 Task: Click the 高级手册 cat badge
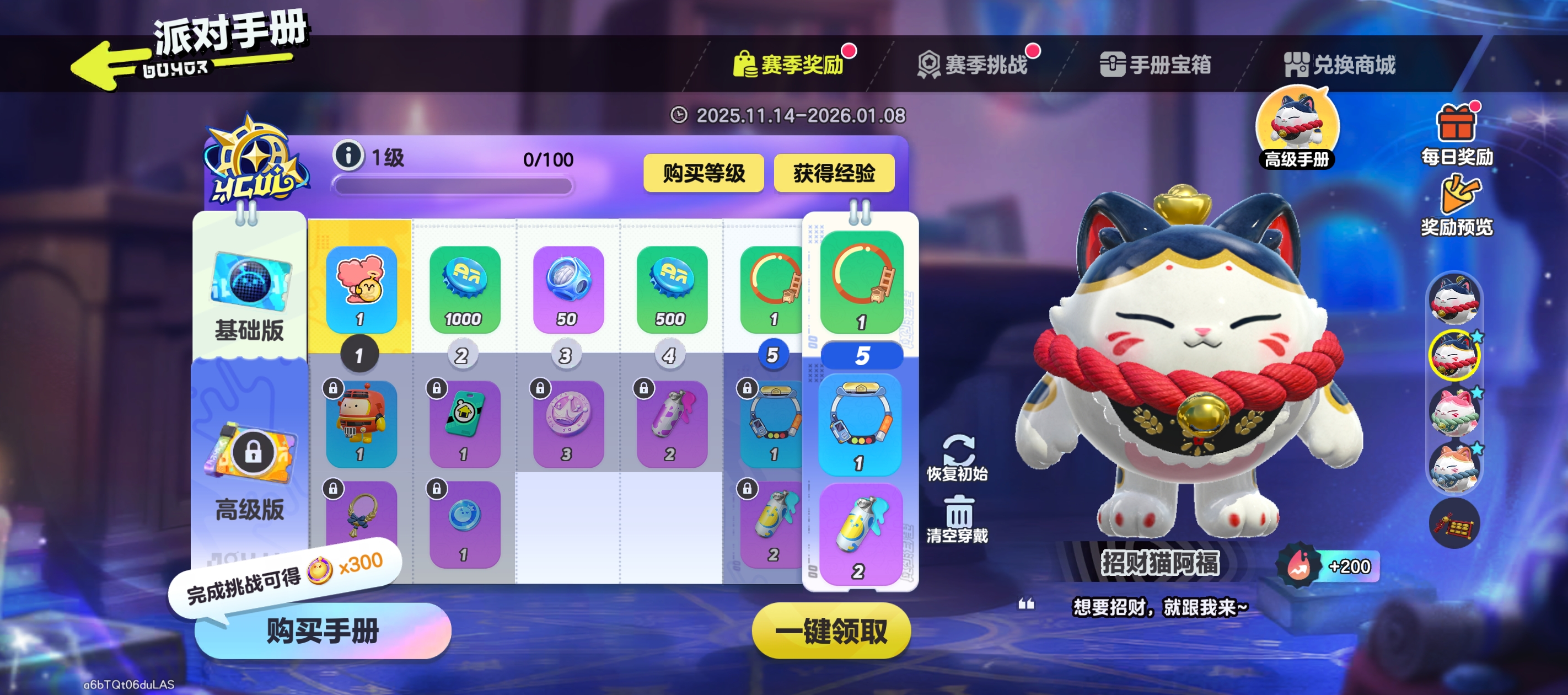(1297, 125)
